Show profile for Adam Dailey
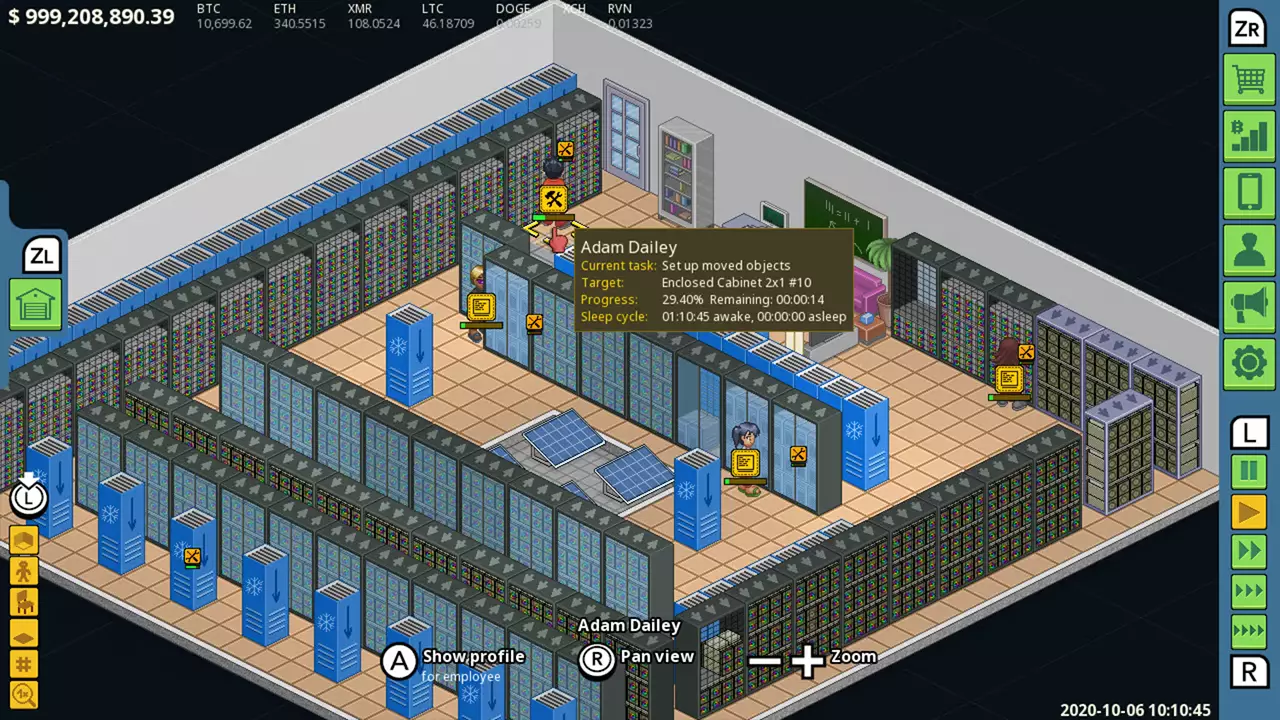The width and height of the screenshot is (1280, 720). click(399, 661)
